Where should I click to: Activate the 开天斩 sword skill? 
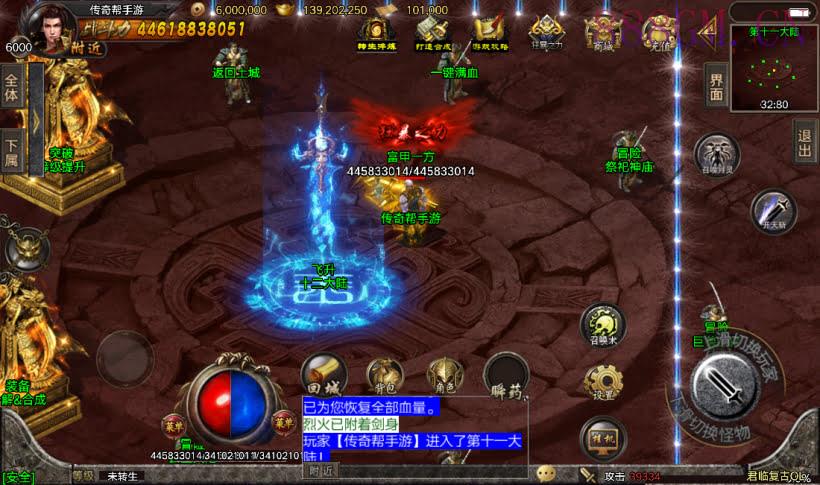pyautogui.click(x=772, y=210)
